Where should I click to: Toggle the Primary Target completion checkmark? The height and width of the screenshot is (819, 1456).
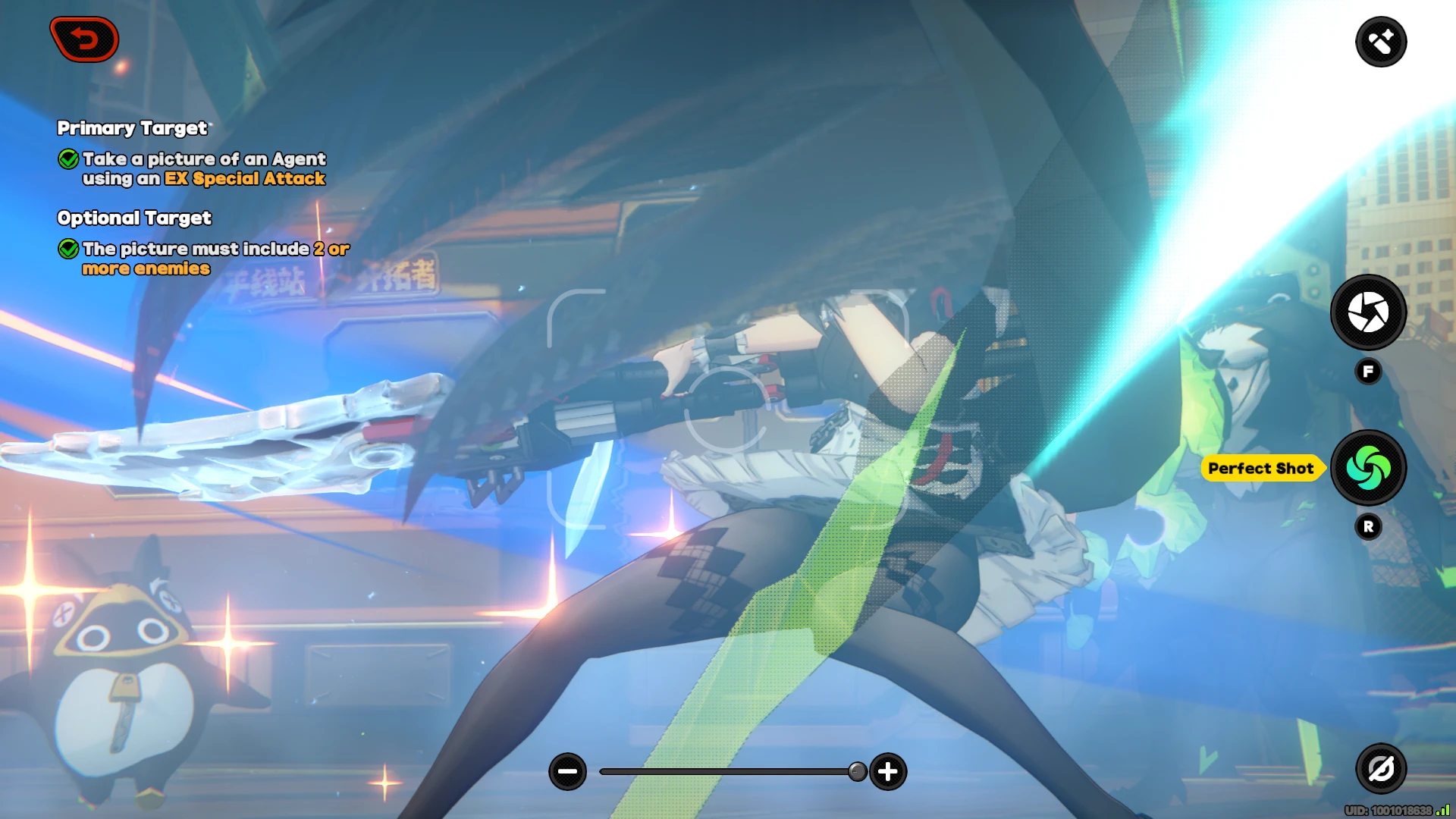(x=68, y=159)
